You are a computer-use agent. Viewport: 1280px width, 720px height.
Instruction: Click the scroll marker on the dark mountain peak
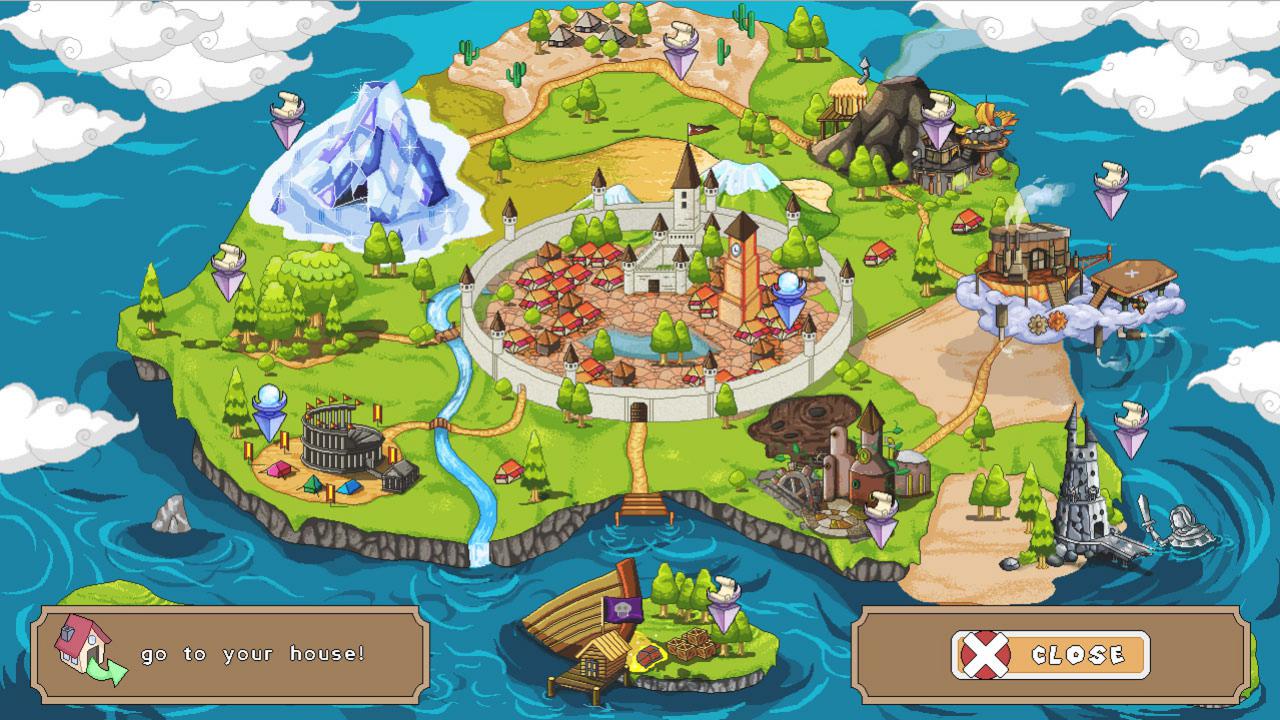(x=940, y=105)
